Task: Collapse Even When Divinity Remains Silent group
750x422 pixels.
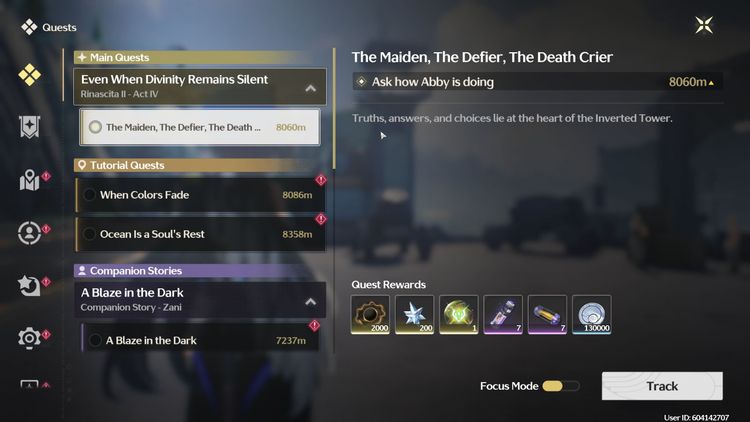Action: point(310,88)
